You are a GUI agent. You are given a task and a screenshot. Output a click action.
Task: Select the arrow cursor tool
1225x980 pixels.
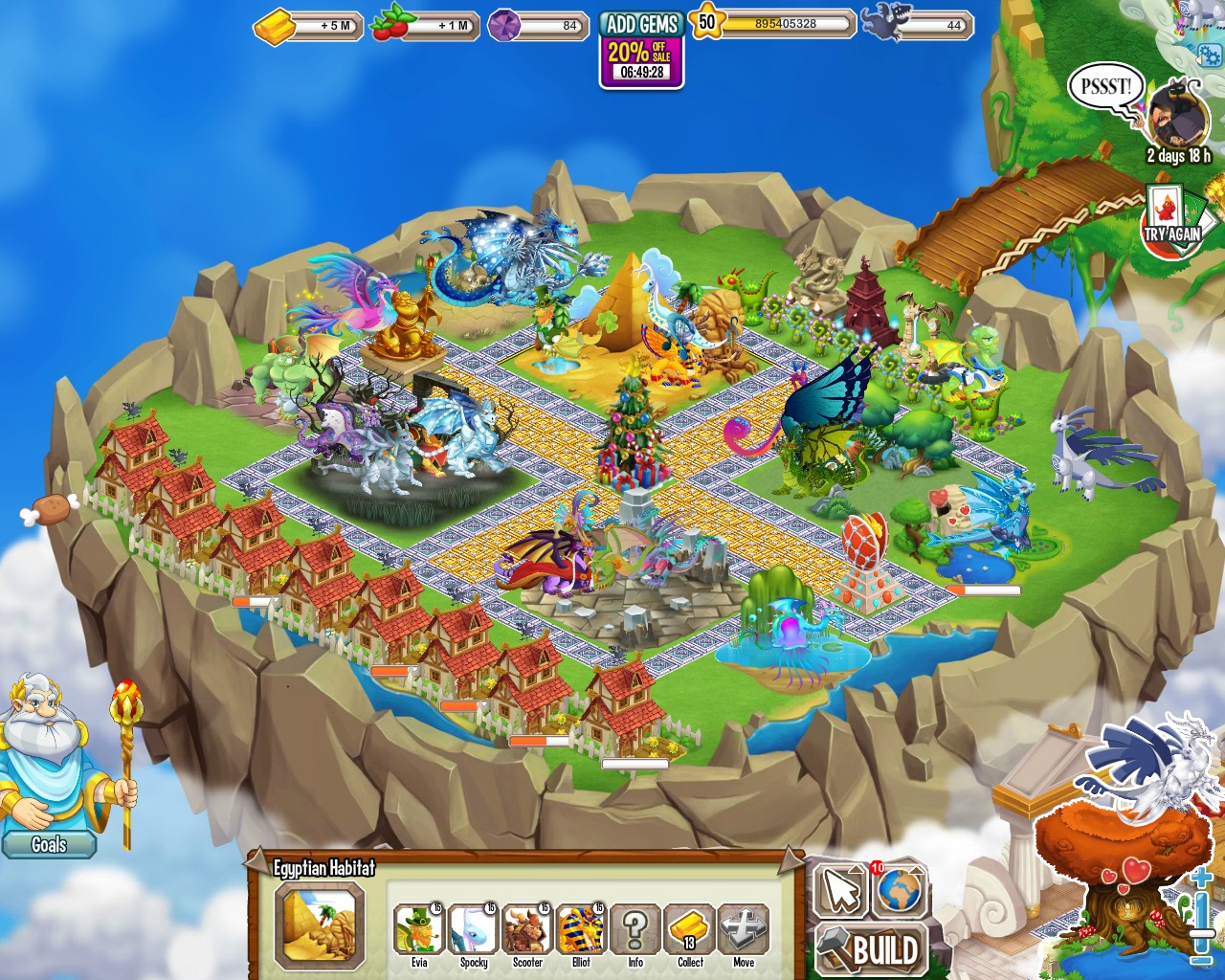coord(840,890)
